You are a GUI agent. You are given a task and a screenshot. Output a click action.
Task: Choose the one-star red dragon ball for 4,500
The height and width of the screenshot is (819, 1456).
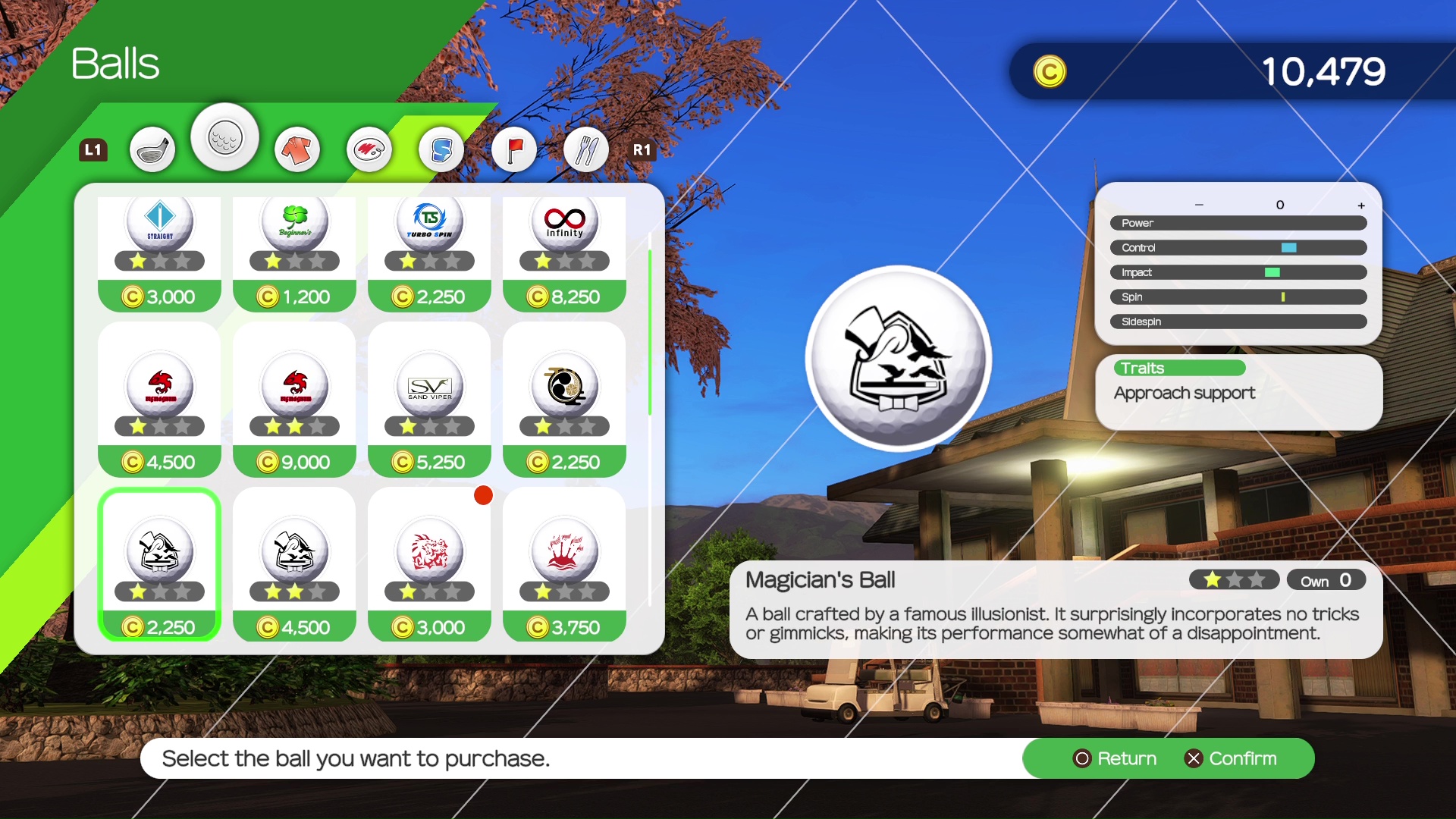(159, 399)
